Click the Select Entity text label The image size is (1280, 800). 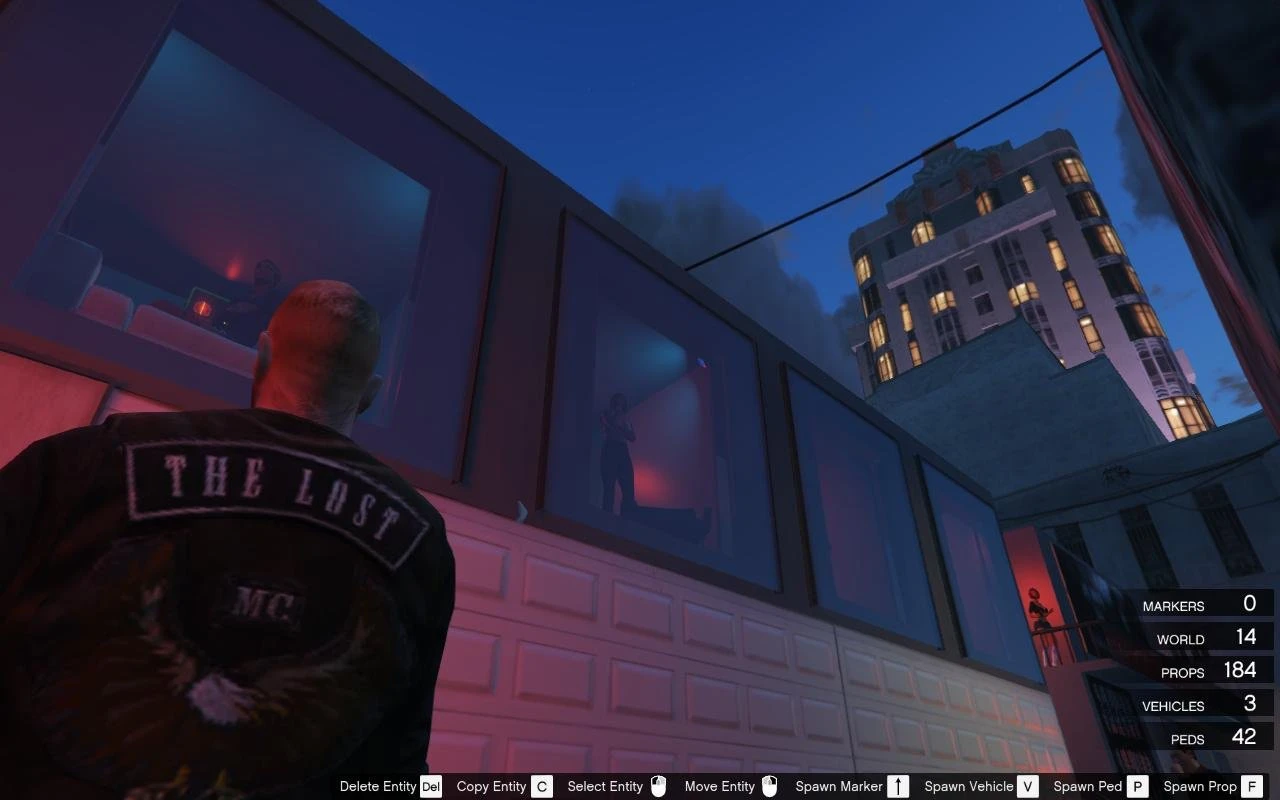[x=604, y=786]
